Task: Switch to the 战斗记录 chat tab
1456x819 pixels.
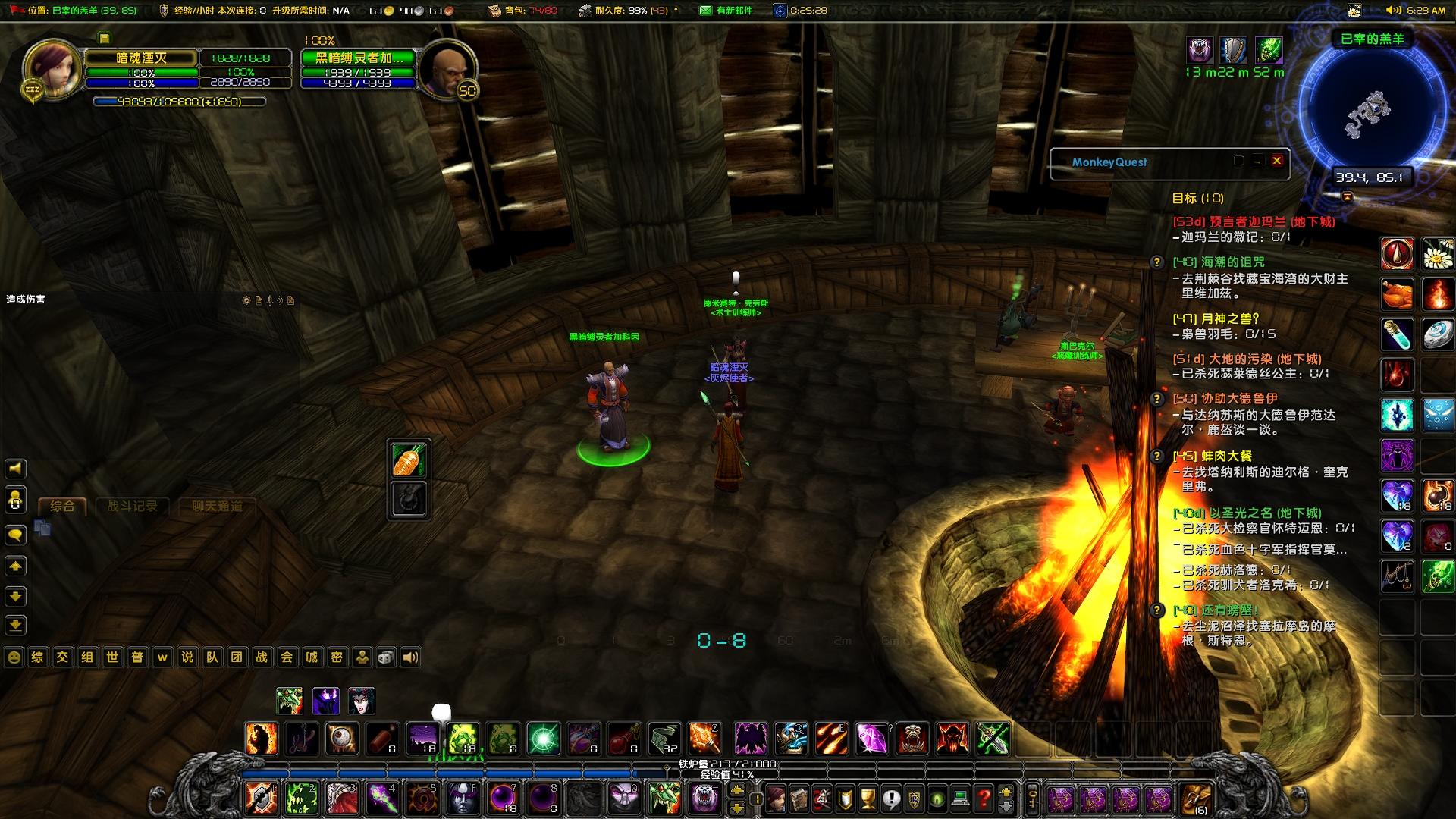Action: click(133, 507)
